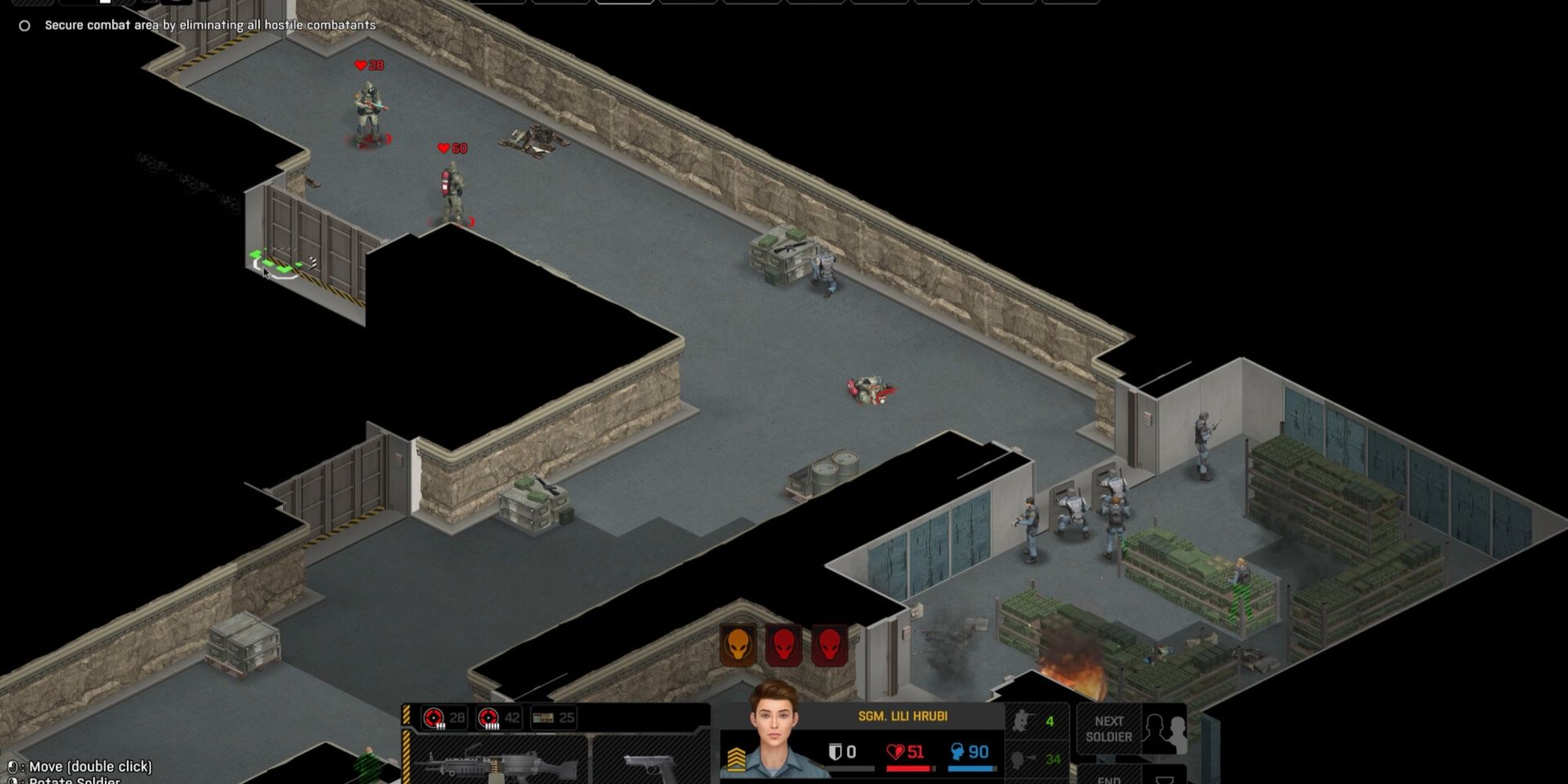Select the grenade icon showing 42 charges
Viewport: 1568px width, 784px height.
click(x=490, y=717)
